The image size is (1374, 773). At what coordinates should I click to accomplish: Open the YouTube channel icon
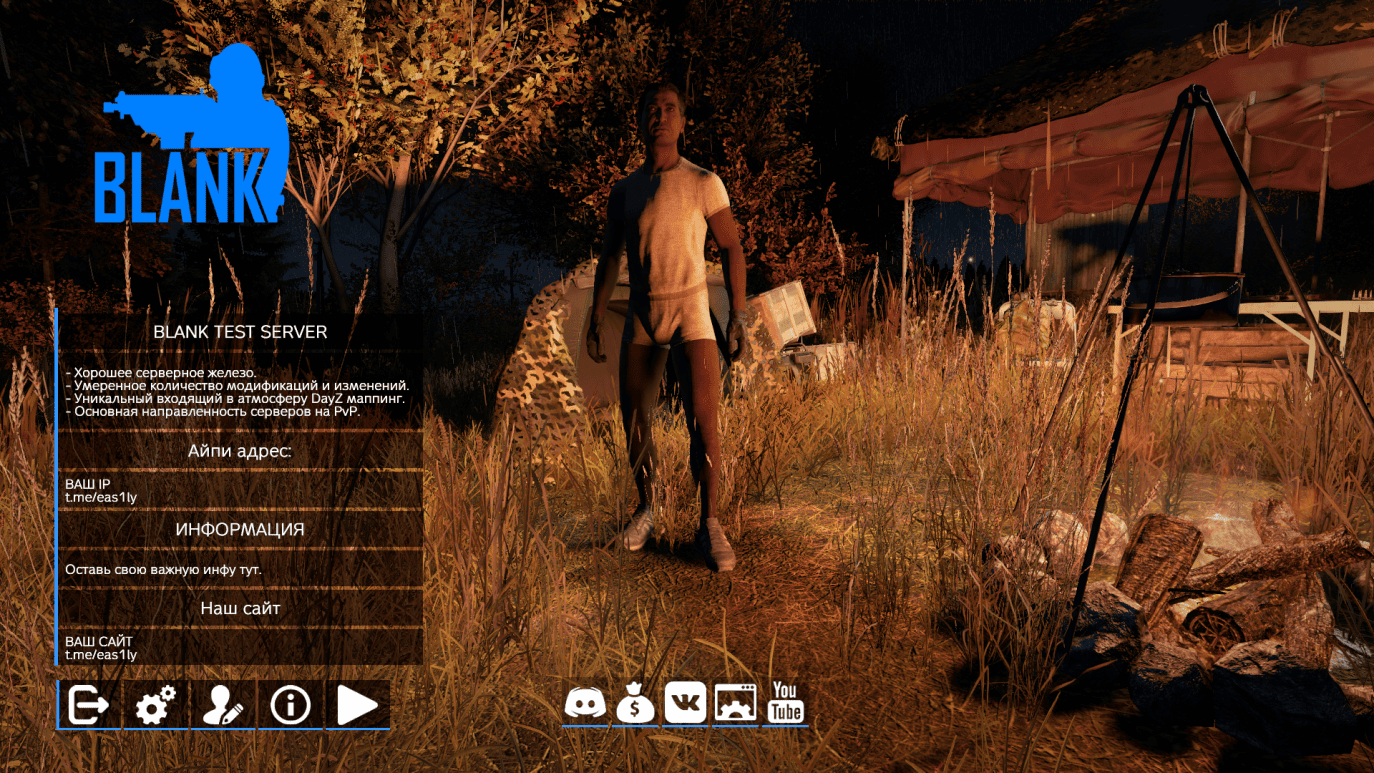click(x=786, y=703)
